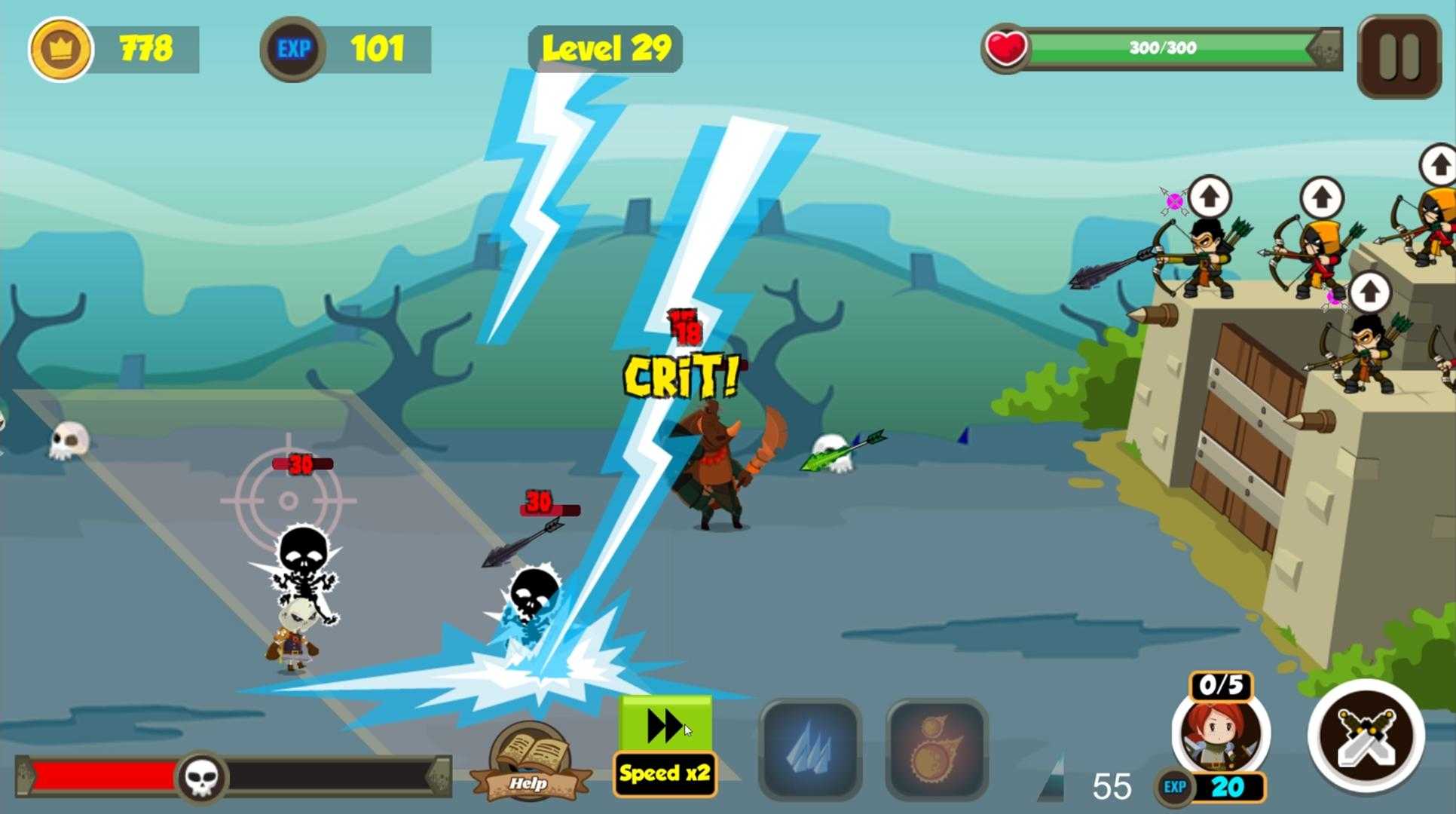Upgrade the leftmost archer on the wall
1456x814 pixels.
tap(1209, 198)
